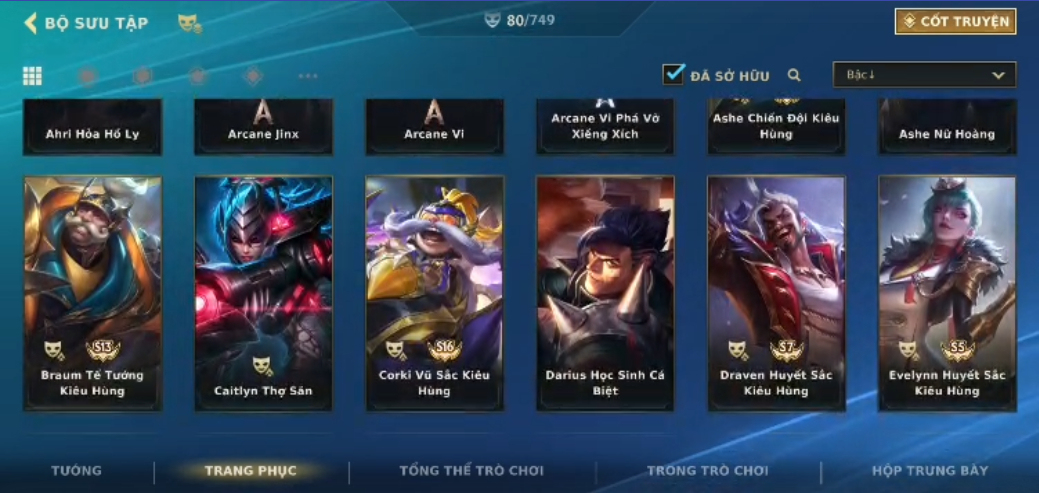Switch to the Trang Phục tab
The height and width of the screenshot is (493, 1039).
(250, 471)
